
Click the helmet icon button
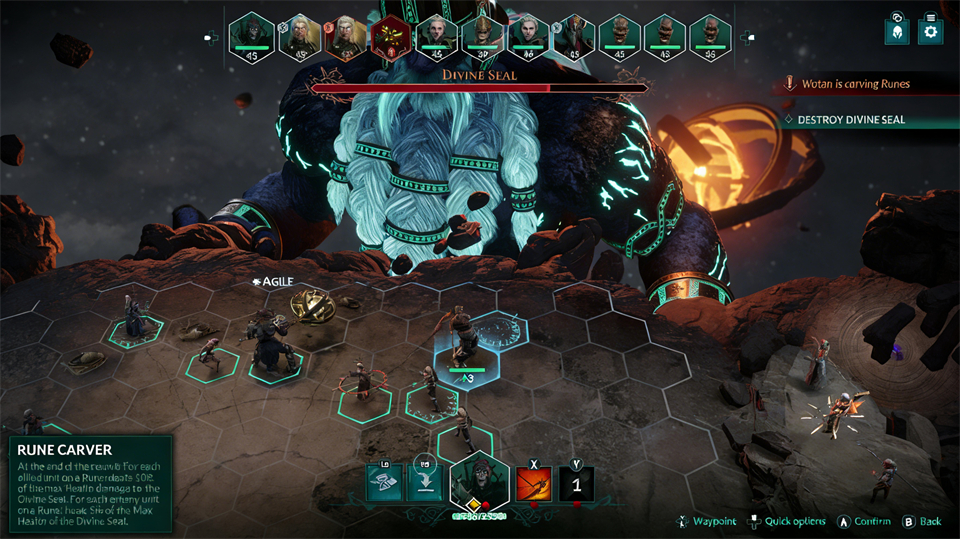point(897,31)
